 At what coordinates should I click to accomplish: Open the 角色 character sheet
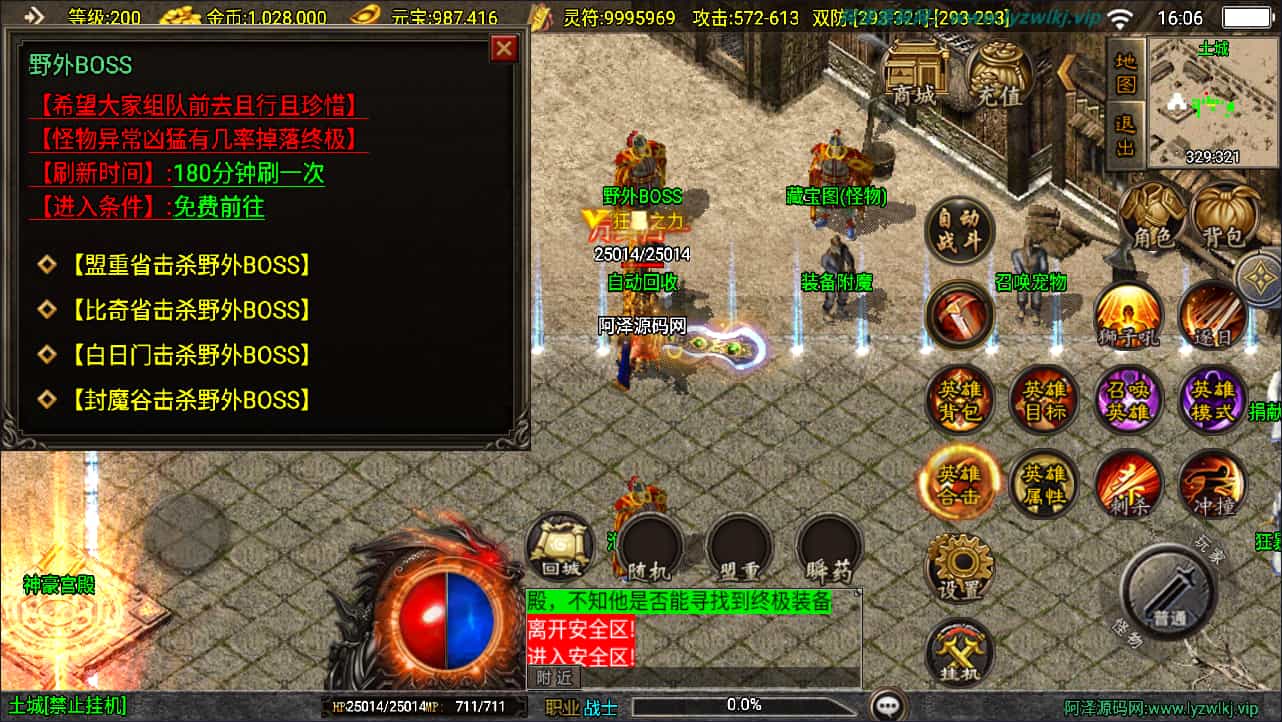click(1151, 216)
